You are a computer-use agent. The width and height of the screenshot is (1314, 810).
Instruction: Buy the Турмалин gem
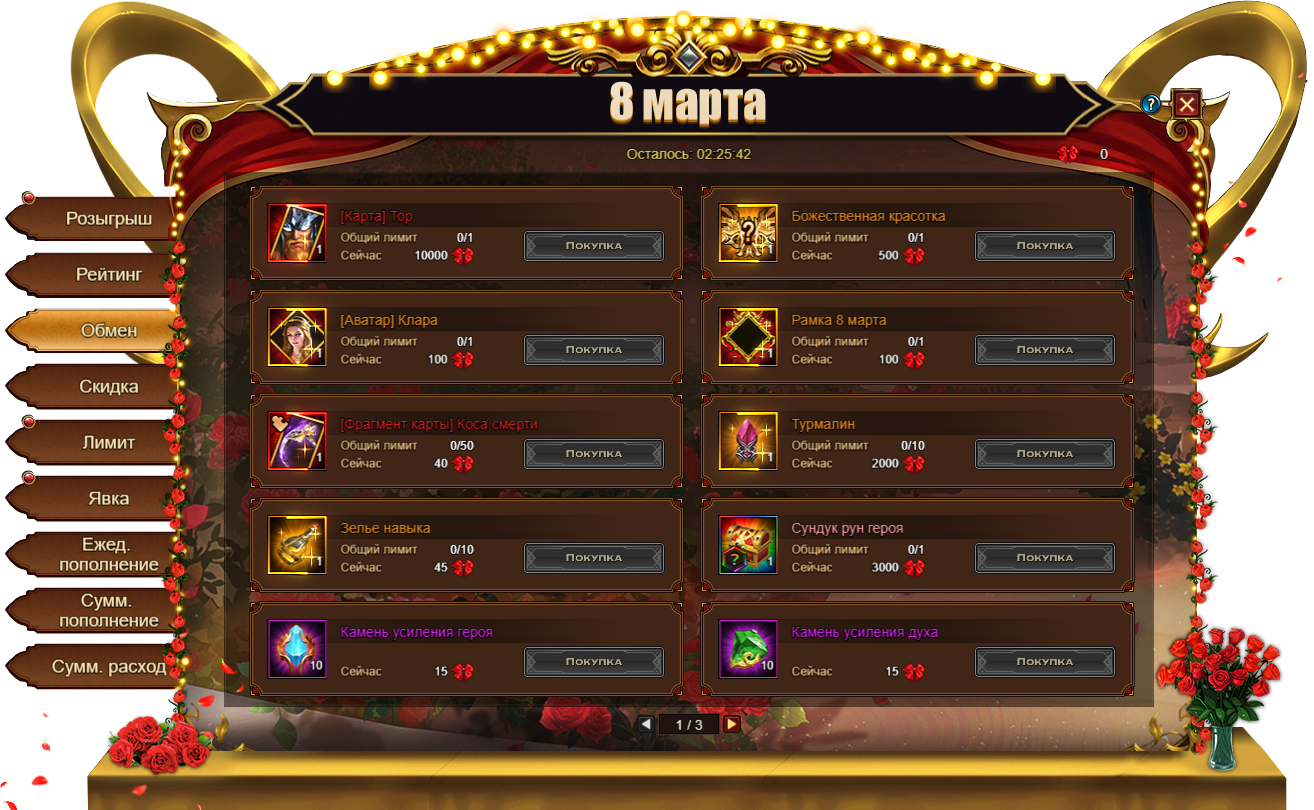(x=1045, y=454)
